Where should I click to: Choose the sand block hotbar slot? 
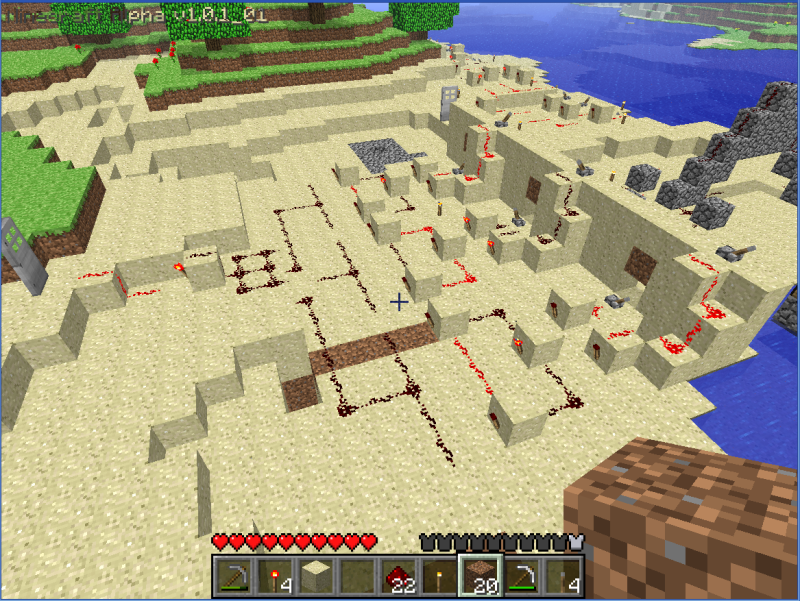(314, 577)
